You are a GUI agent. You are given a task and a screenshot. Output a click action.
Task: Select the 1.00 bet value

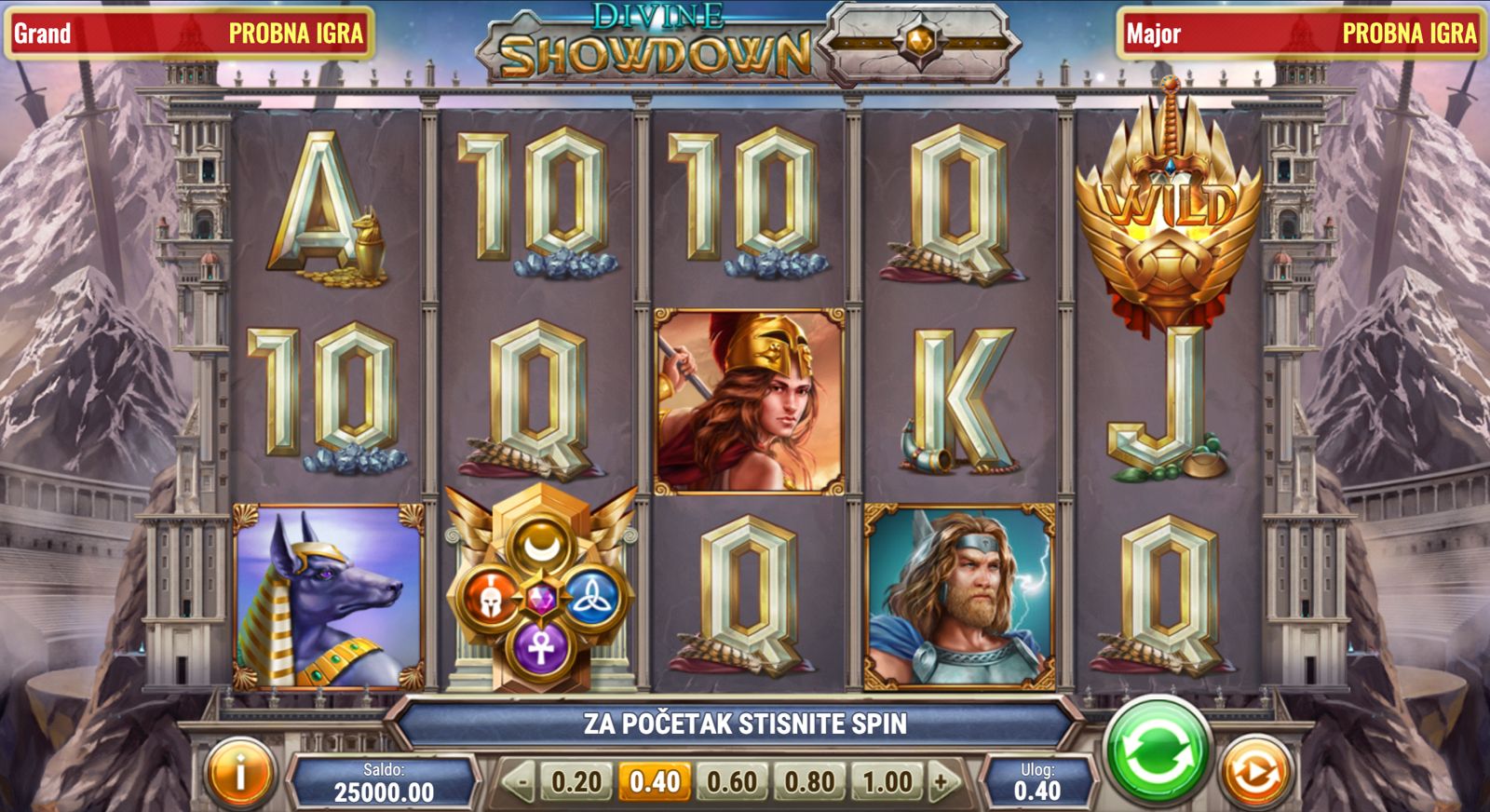(887, 781)
